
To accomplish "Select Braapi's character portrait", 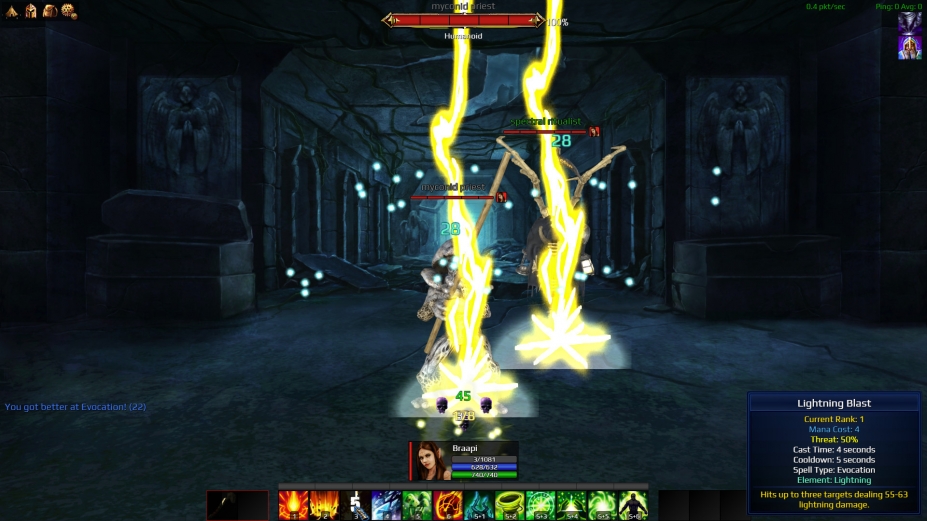I will coord(430,461).
